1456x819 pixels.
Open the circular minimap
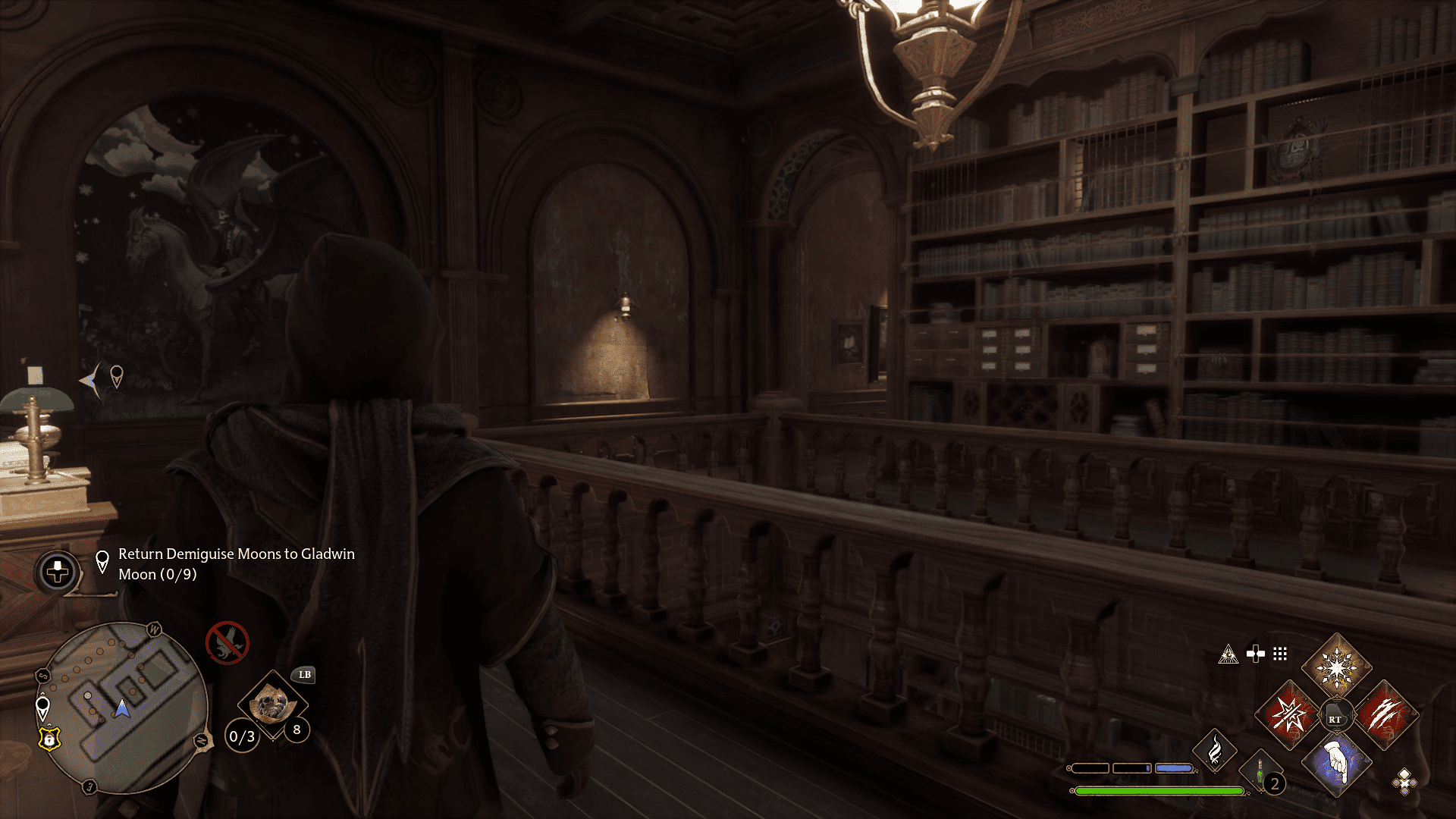(121, 708)
